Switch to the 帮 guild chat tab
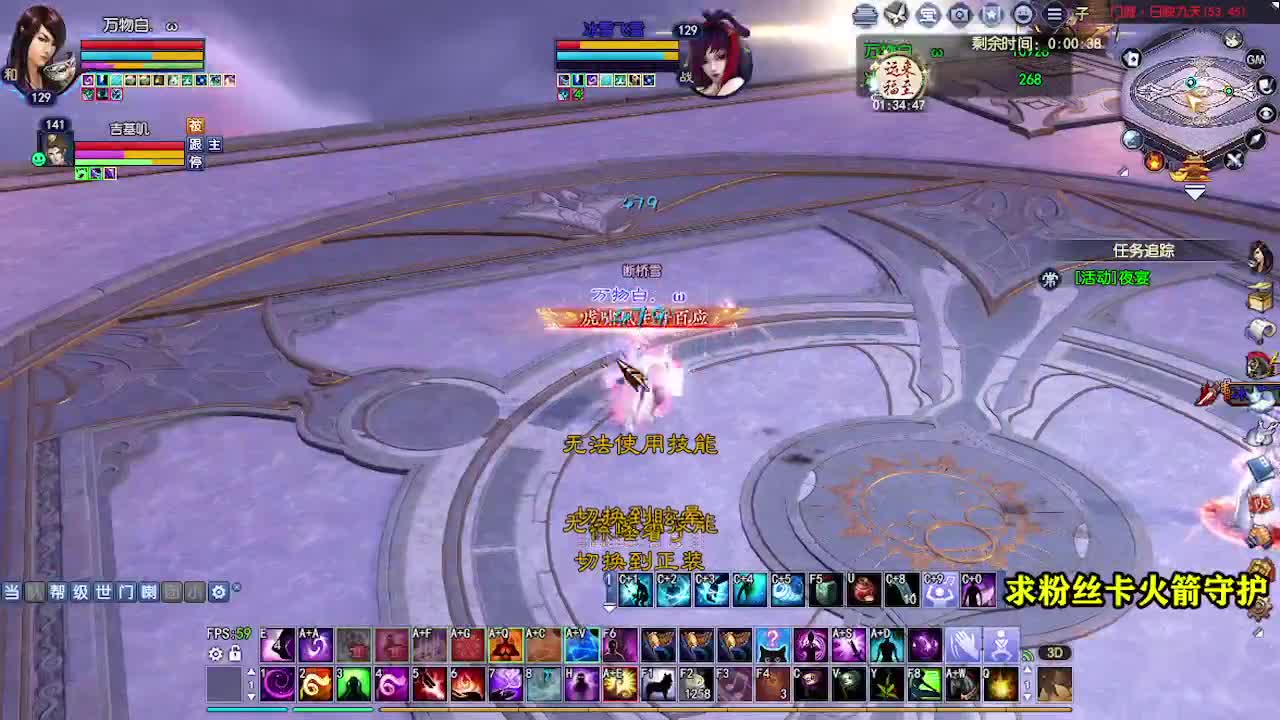Screen dimensions: 1280x720 pyautogui.click(x=56, y=592)
